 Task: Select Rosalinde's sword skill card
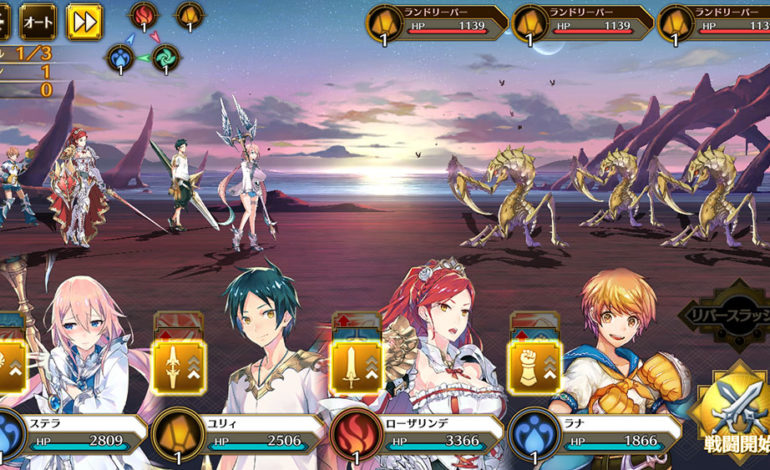(357, 366)
